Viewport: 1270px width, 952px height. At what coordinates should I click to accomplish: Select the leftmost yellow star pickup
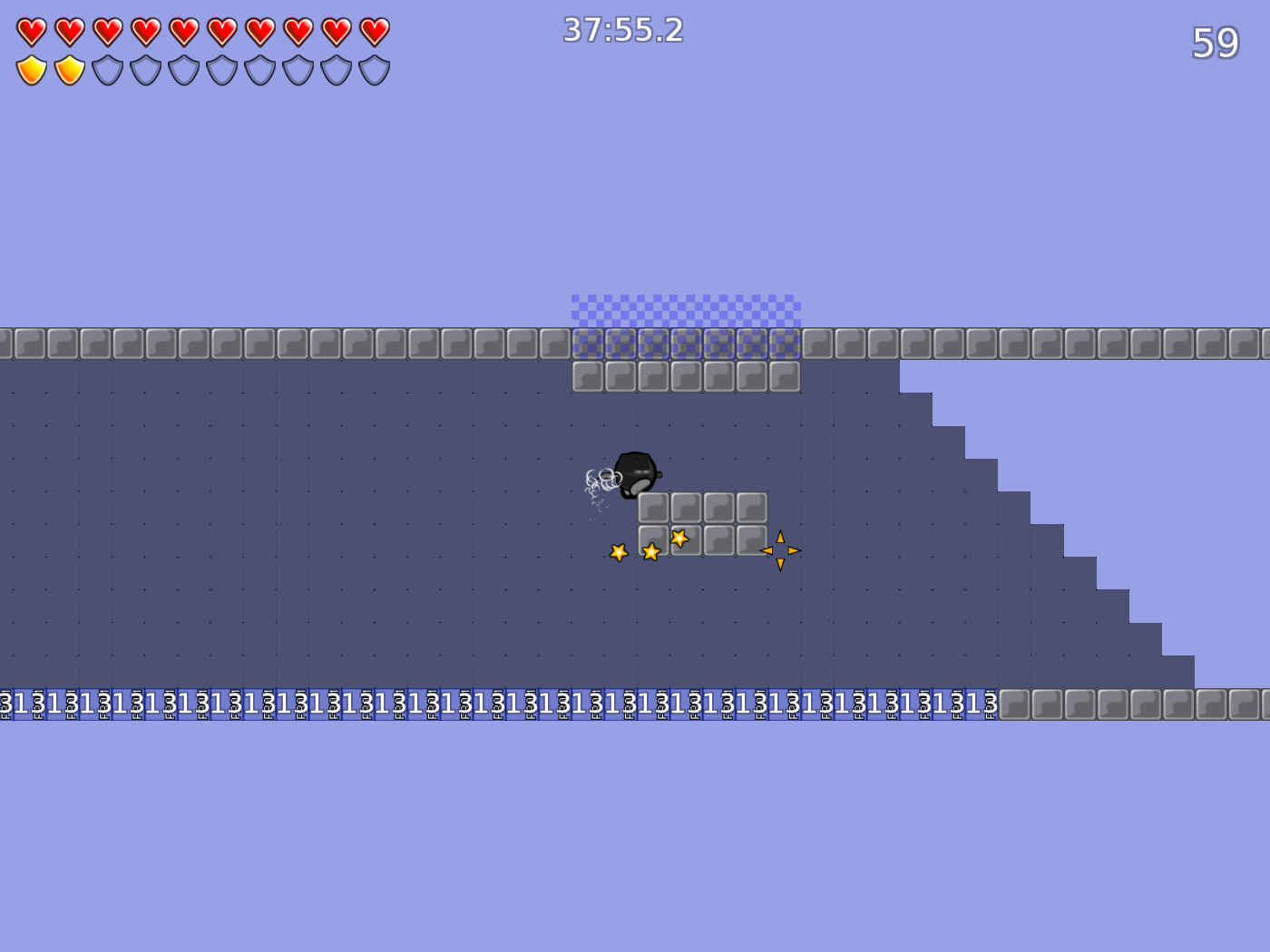[x=620, y=550]
